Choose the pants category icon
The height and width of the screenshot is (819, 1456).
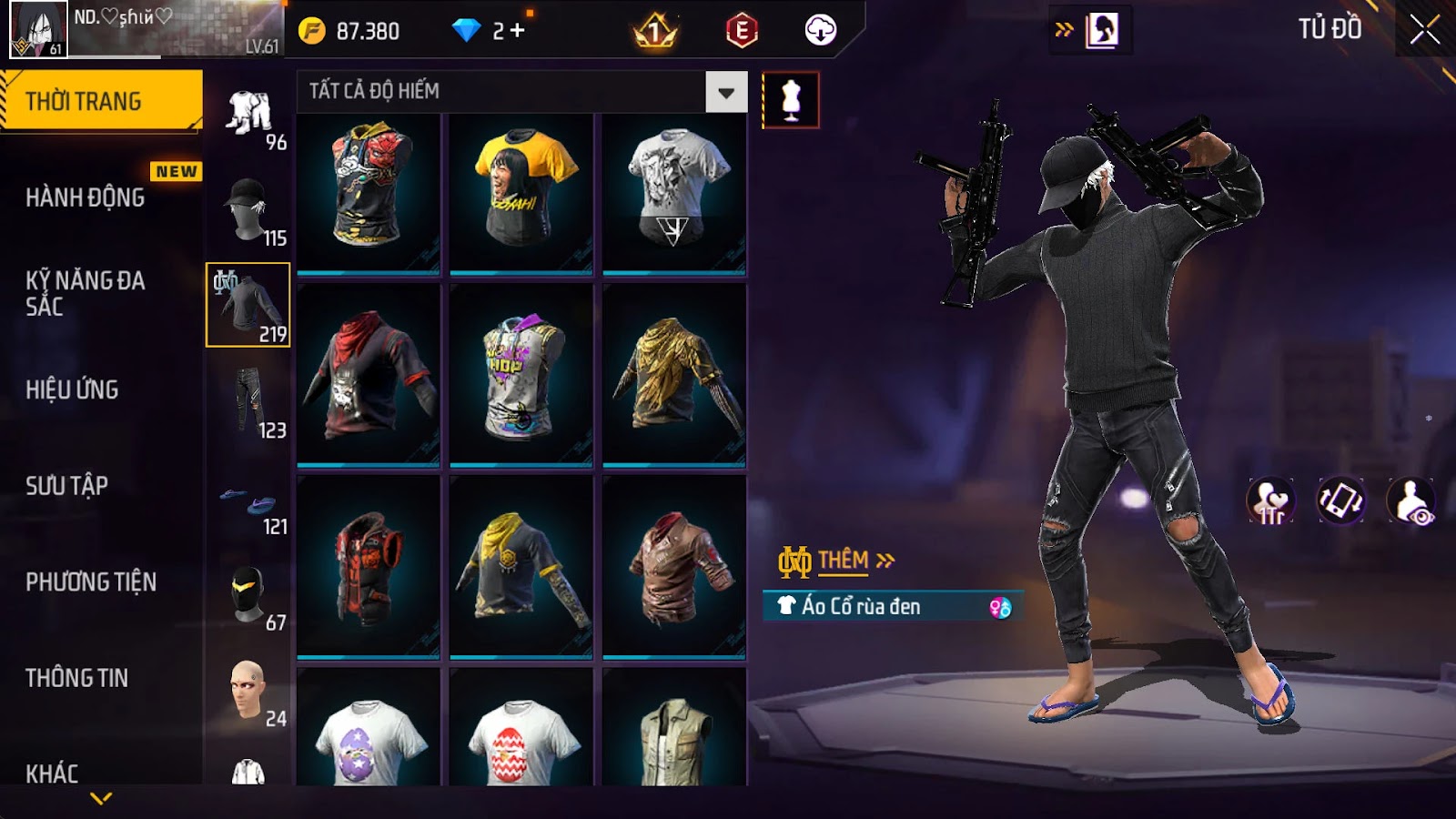248,401
